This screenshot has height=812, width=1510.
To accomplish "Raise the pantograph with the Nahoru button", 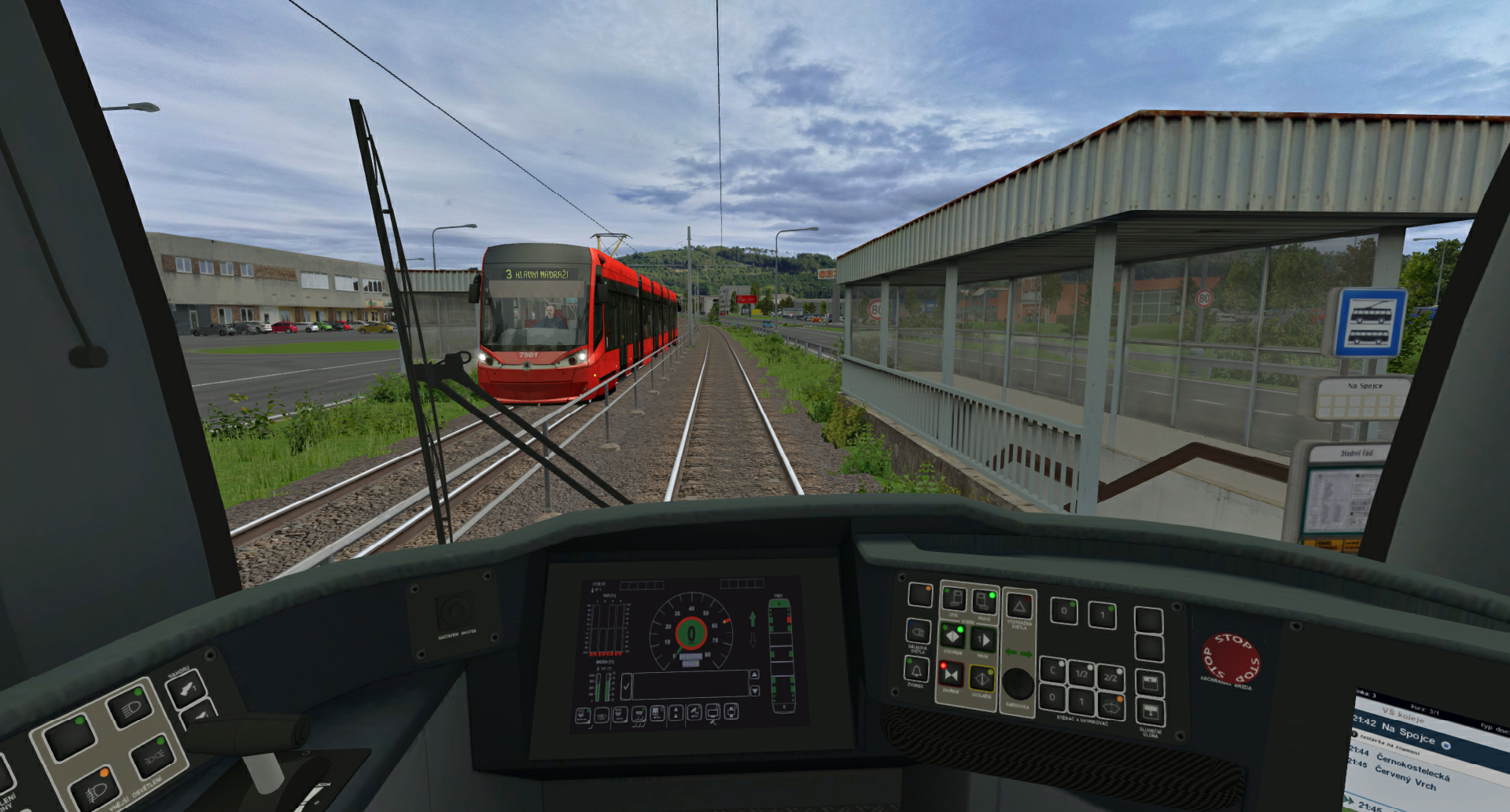I will tap(186, 689).
